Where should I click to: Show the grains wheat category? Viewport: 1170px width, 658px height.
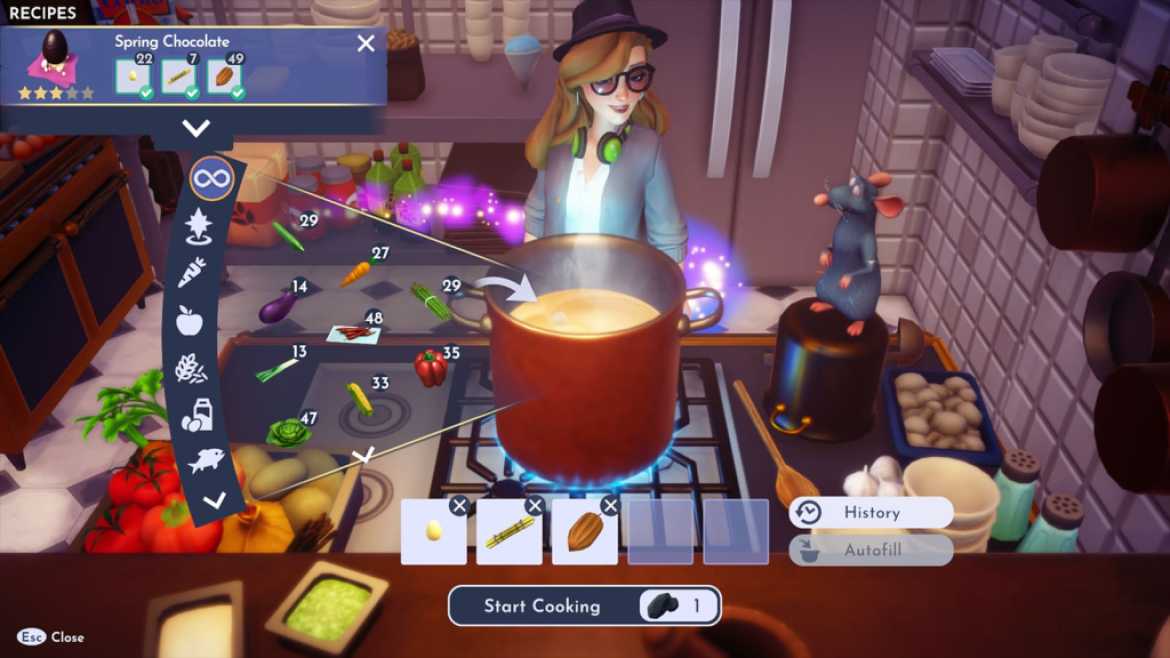tap(190, 368)
